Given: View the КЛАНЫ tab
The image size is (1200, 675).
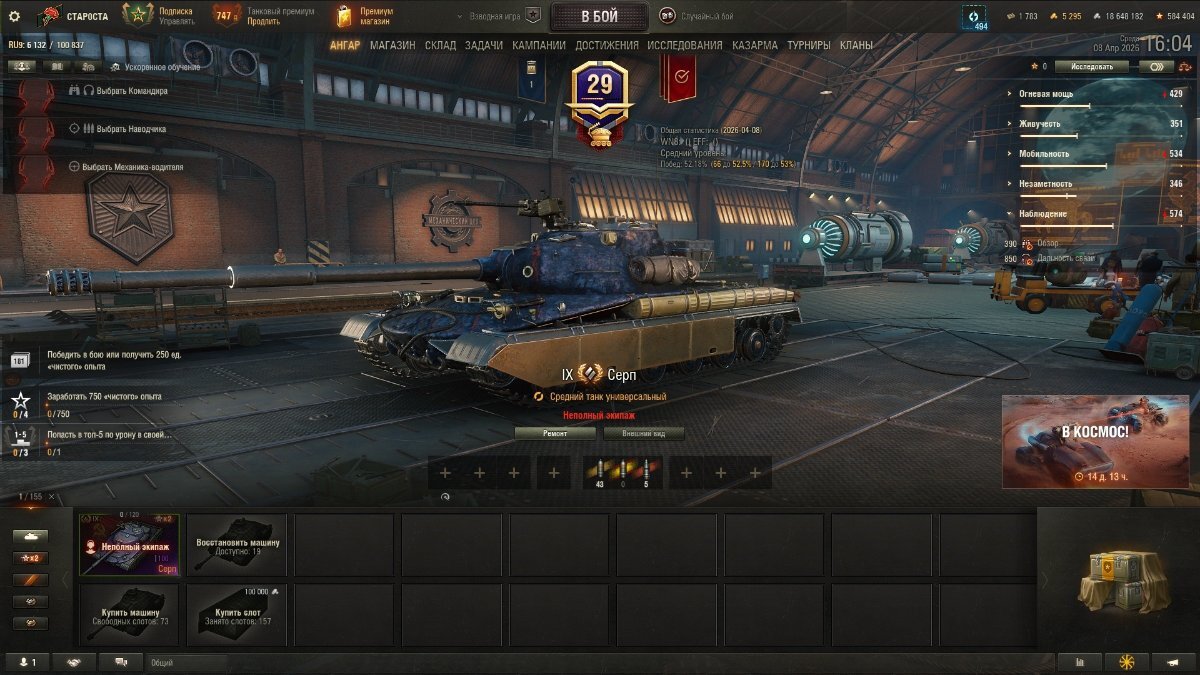Looking at the screenshot, I should click(856, 45).
